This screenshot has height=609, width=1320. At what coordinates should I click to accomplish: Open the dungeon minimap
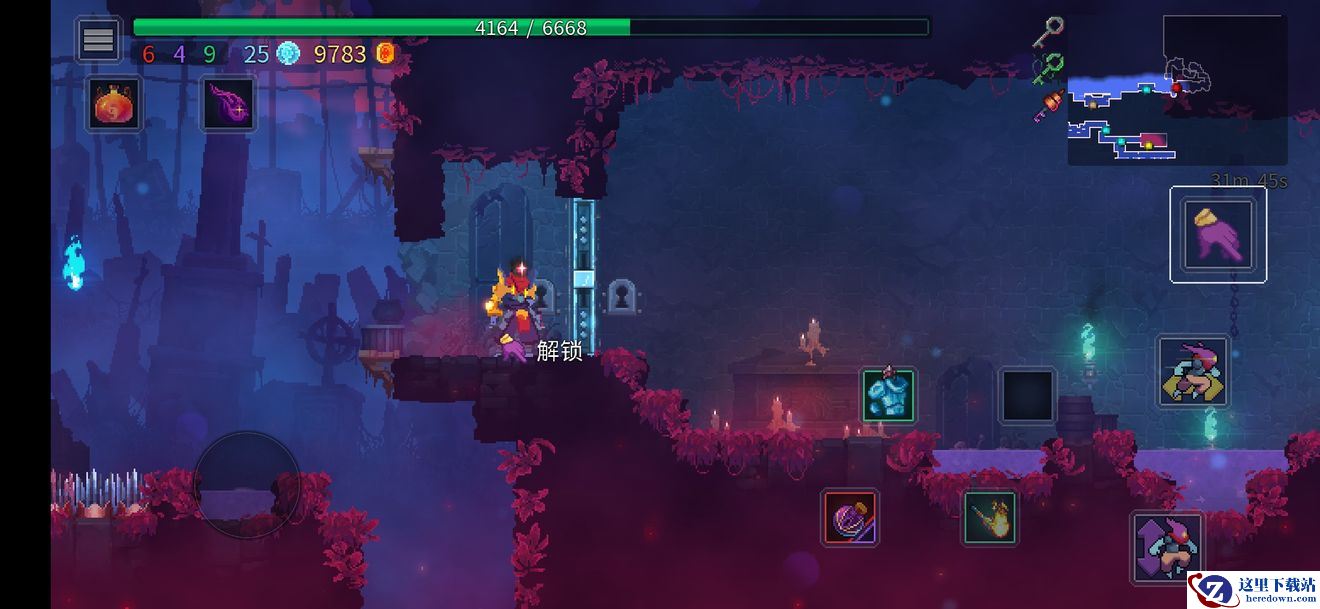point(1176,89)
